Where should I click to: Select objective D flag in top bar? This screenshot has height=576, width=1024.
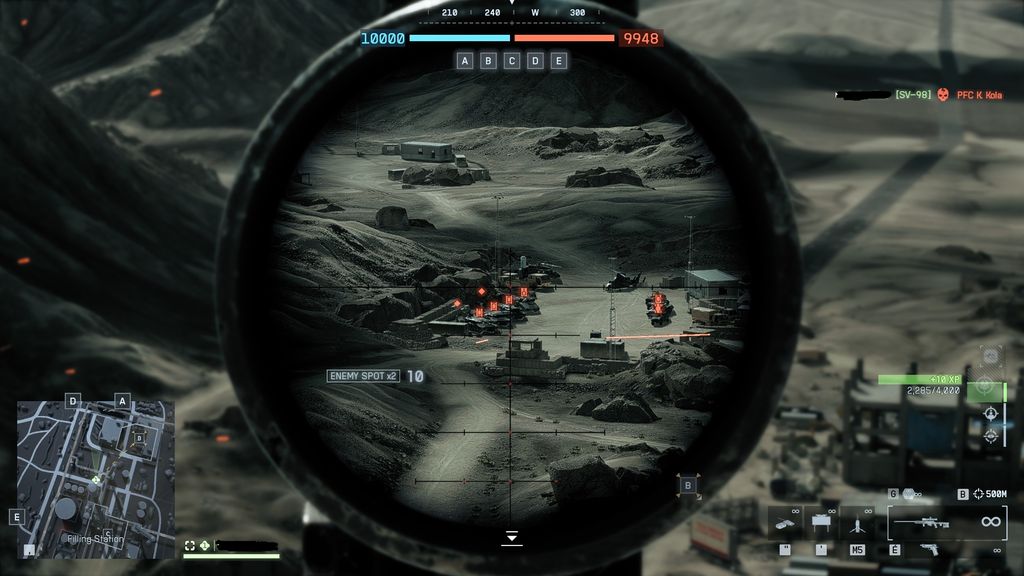coord(535,61)
